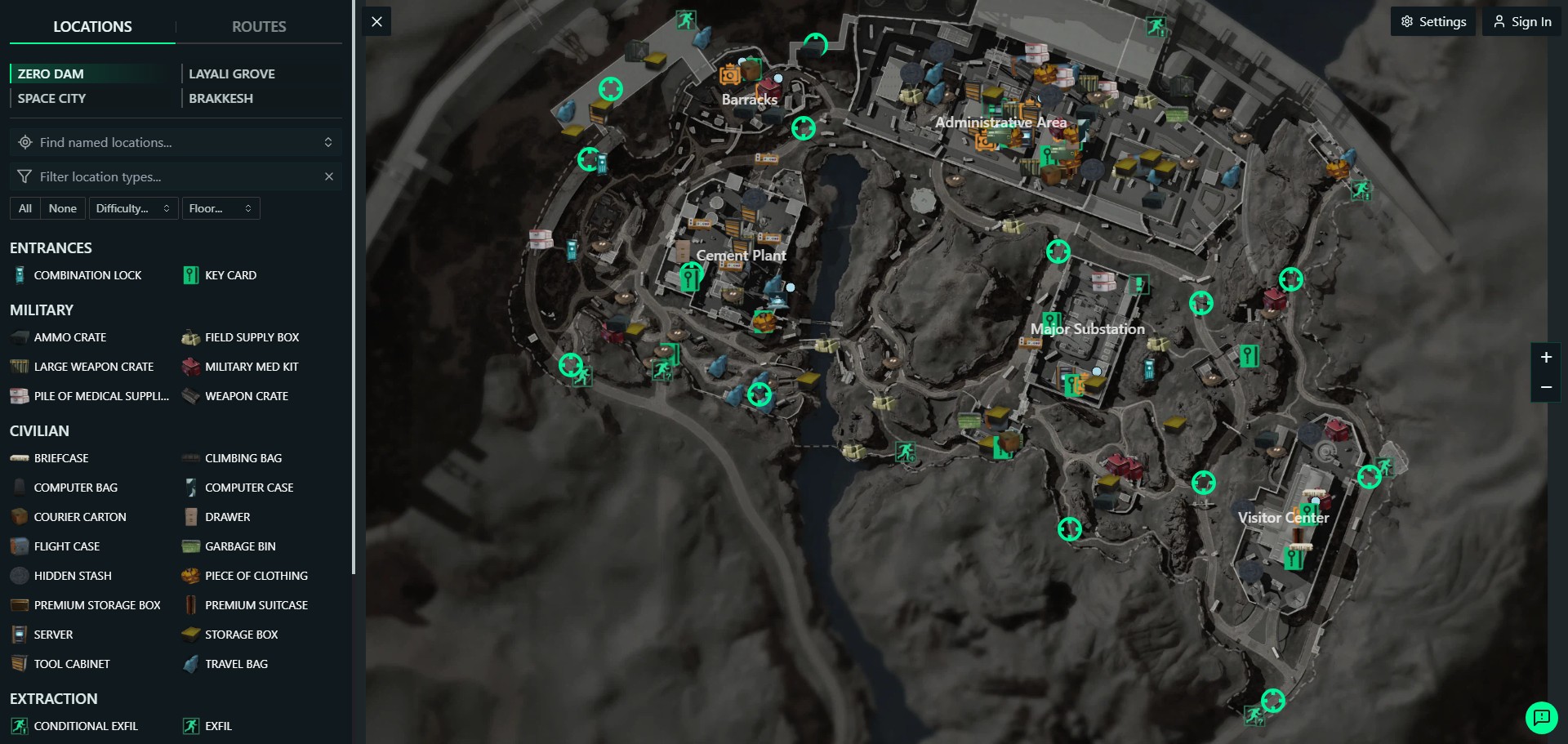Select the Ammo Crate icon under Military
Image resolution: width=1568 pixels, height=744 pixels.
19,336
